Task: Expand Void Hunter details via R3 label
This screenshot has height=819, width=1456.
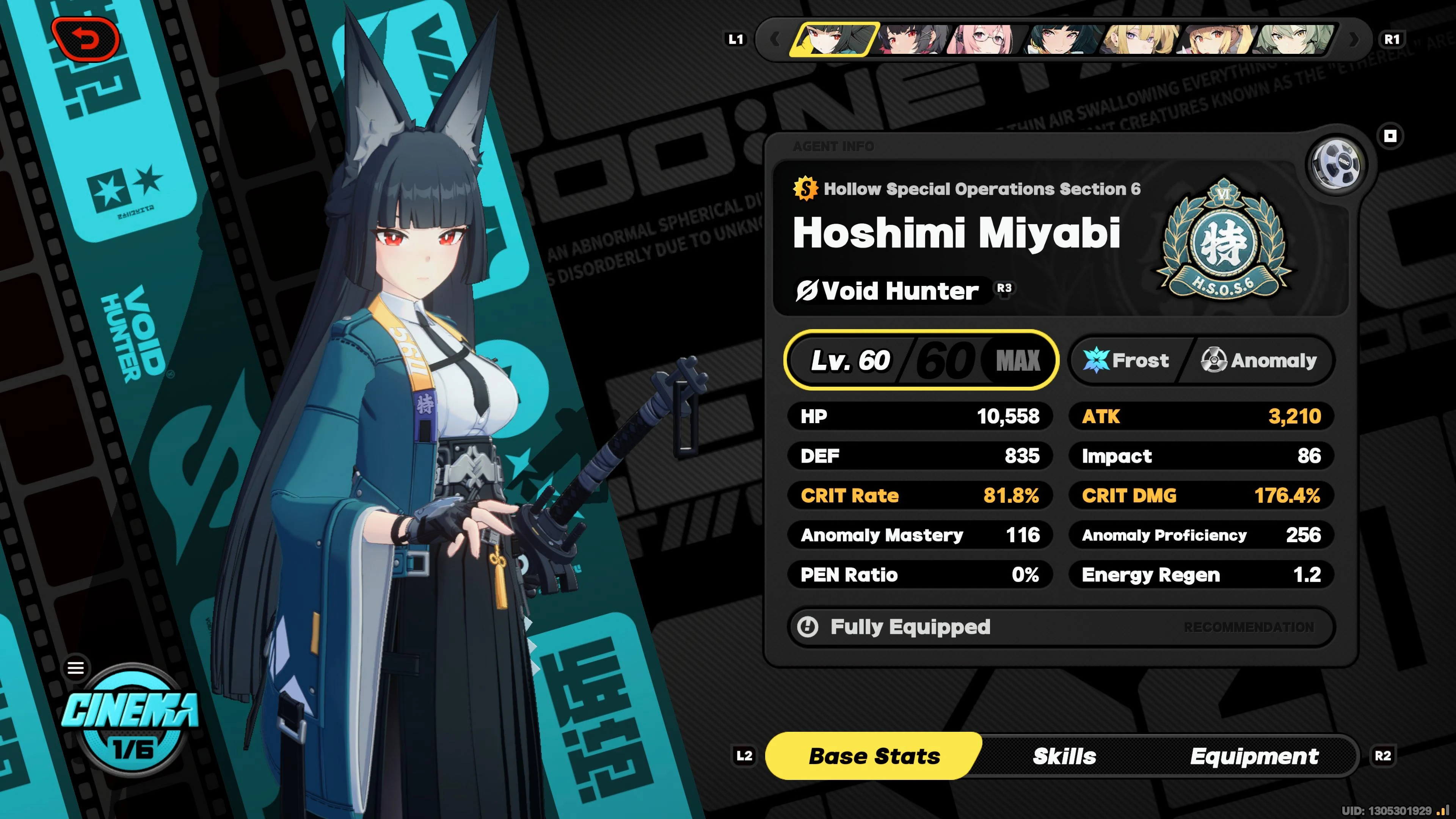Action: click(1008, 289)
